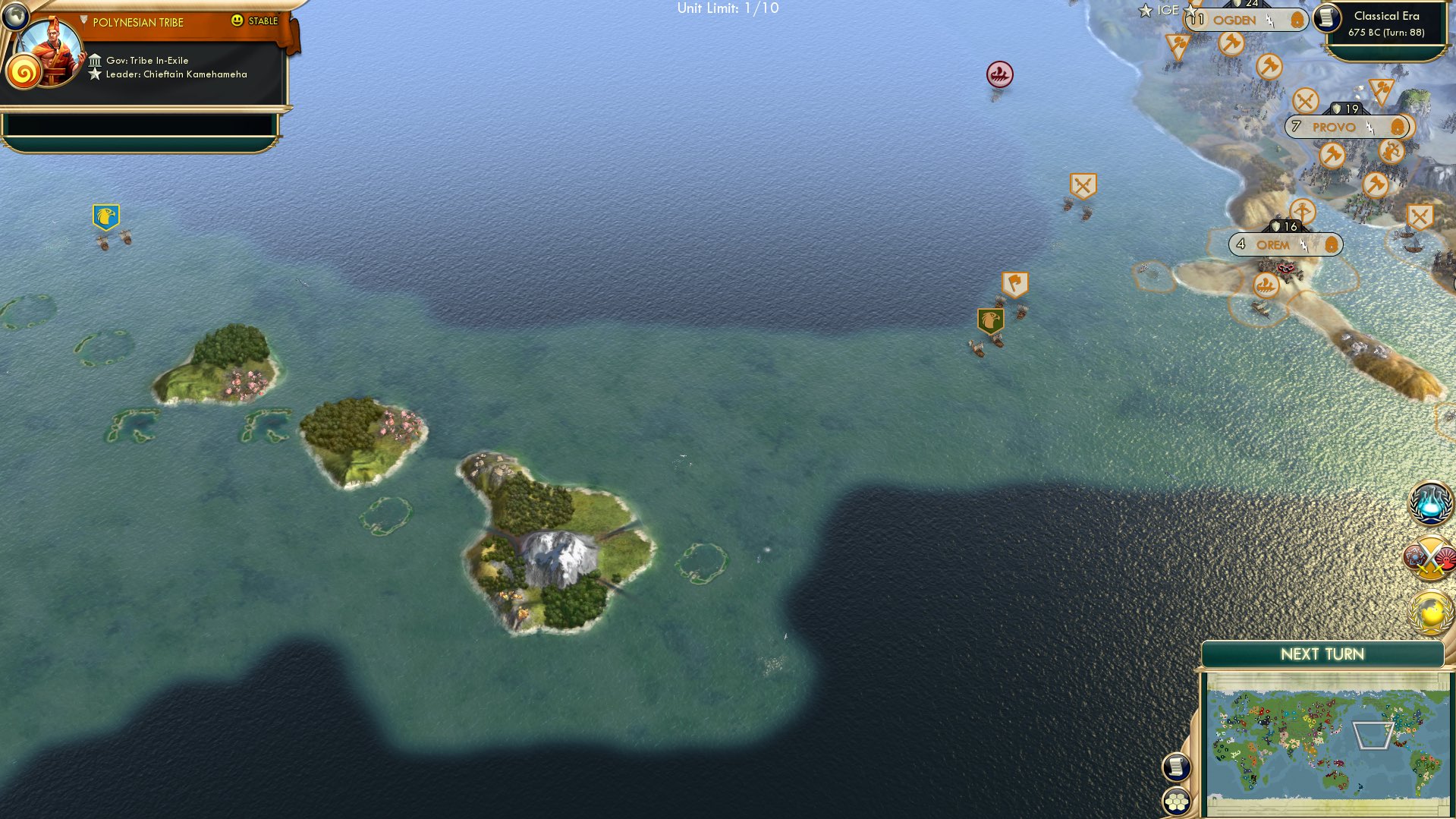Toggle the growth icon on Orem's city banner
The image size is (1456, 819).
(1332, 244)
